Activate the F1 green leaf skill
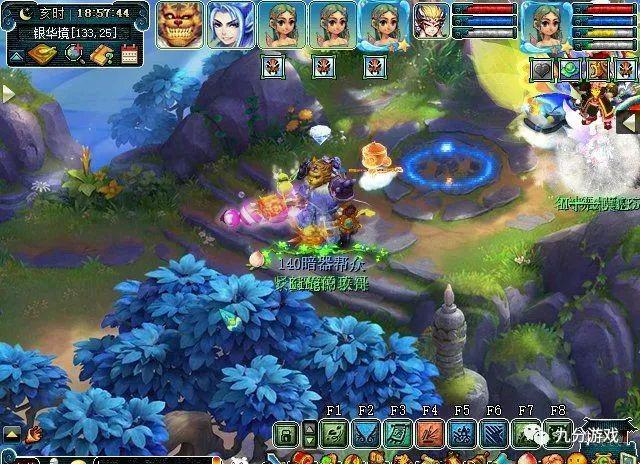 pos(334,435)
